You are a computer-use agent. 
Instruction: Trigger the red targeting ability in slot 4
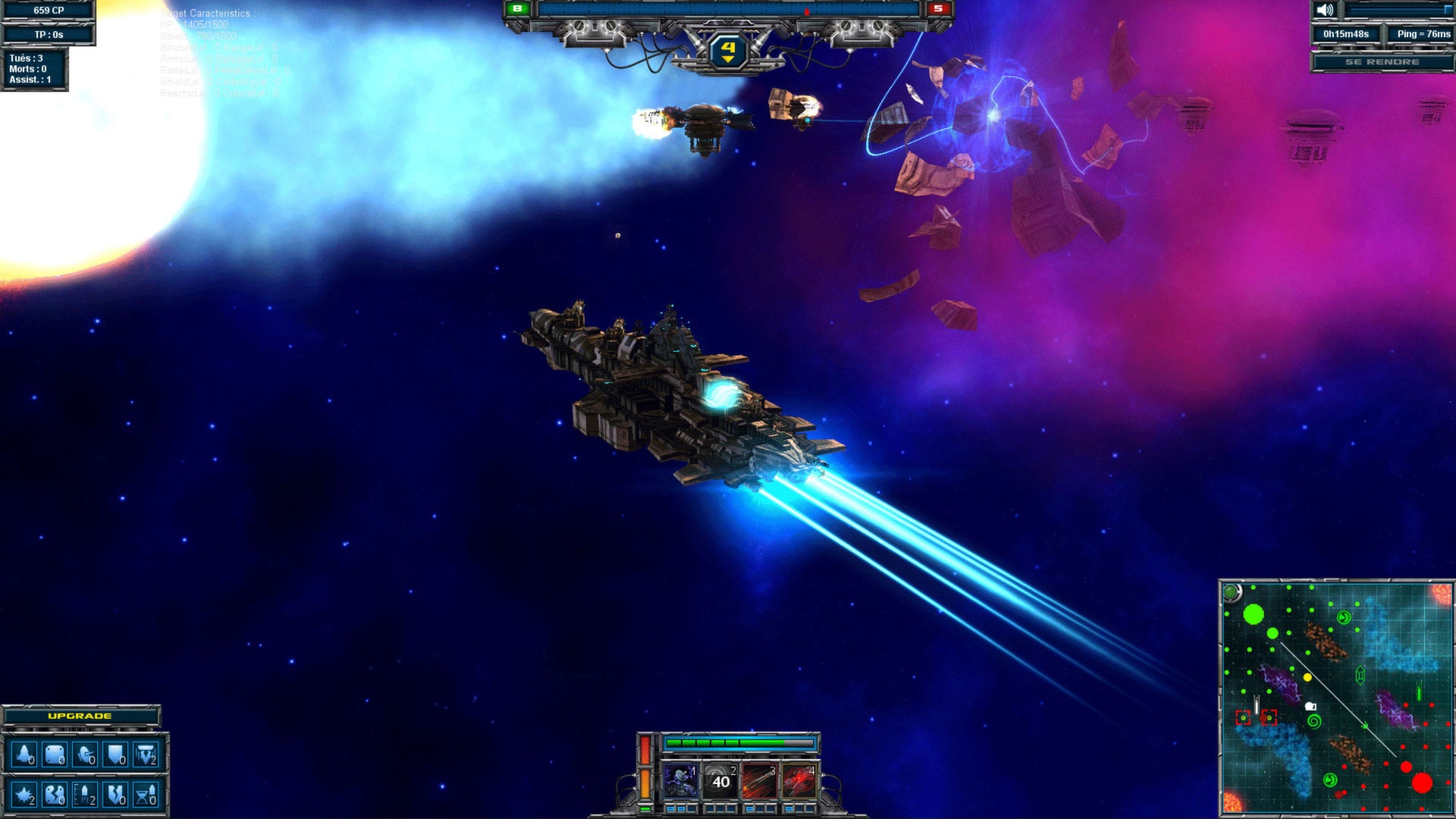coord(799,781)
